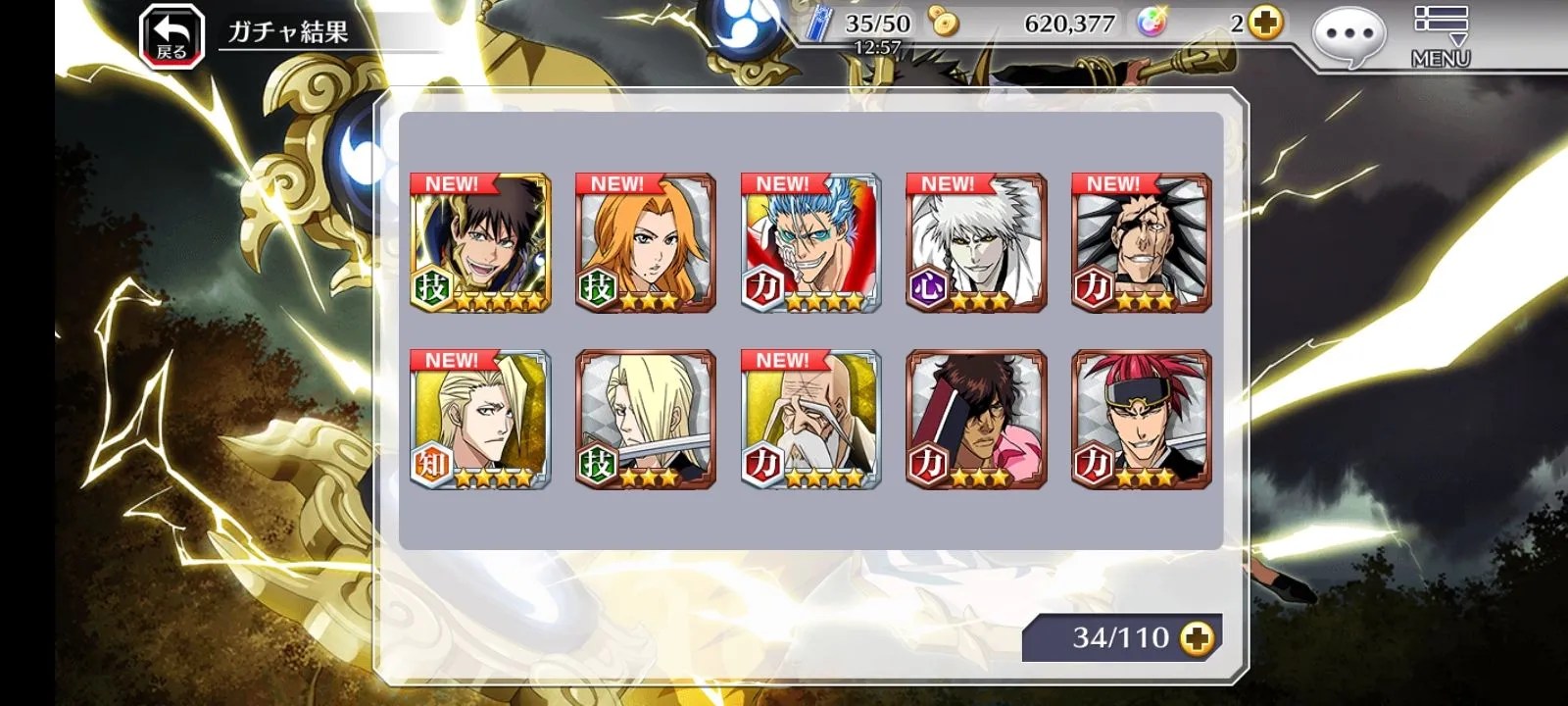
Task: View the long blonde-haired swordsman card
Action: [x=646, y=420]
